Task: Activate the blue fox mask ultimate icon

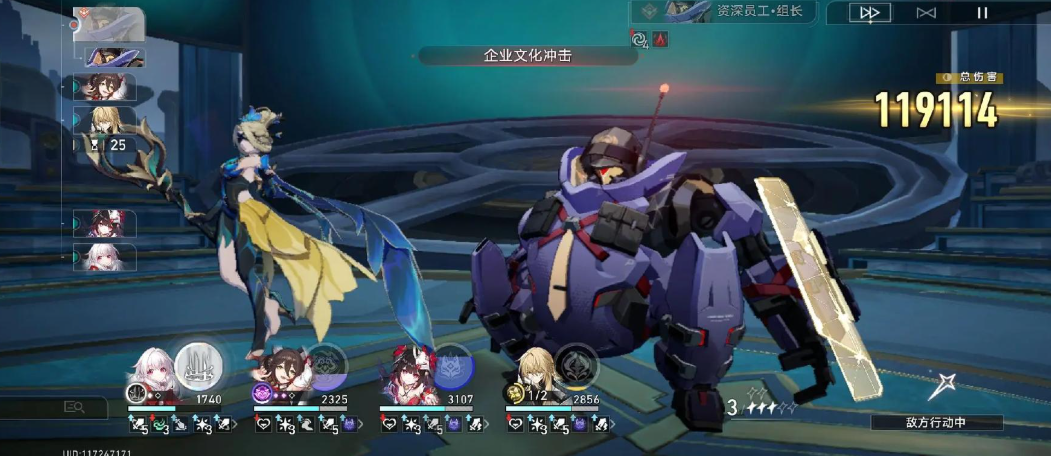Action: pos(452,364)
